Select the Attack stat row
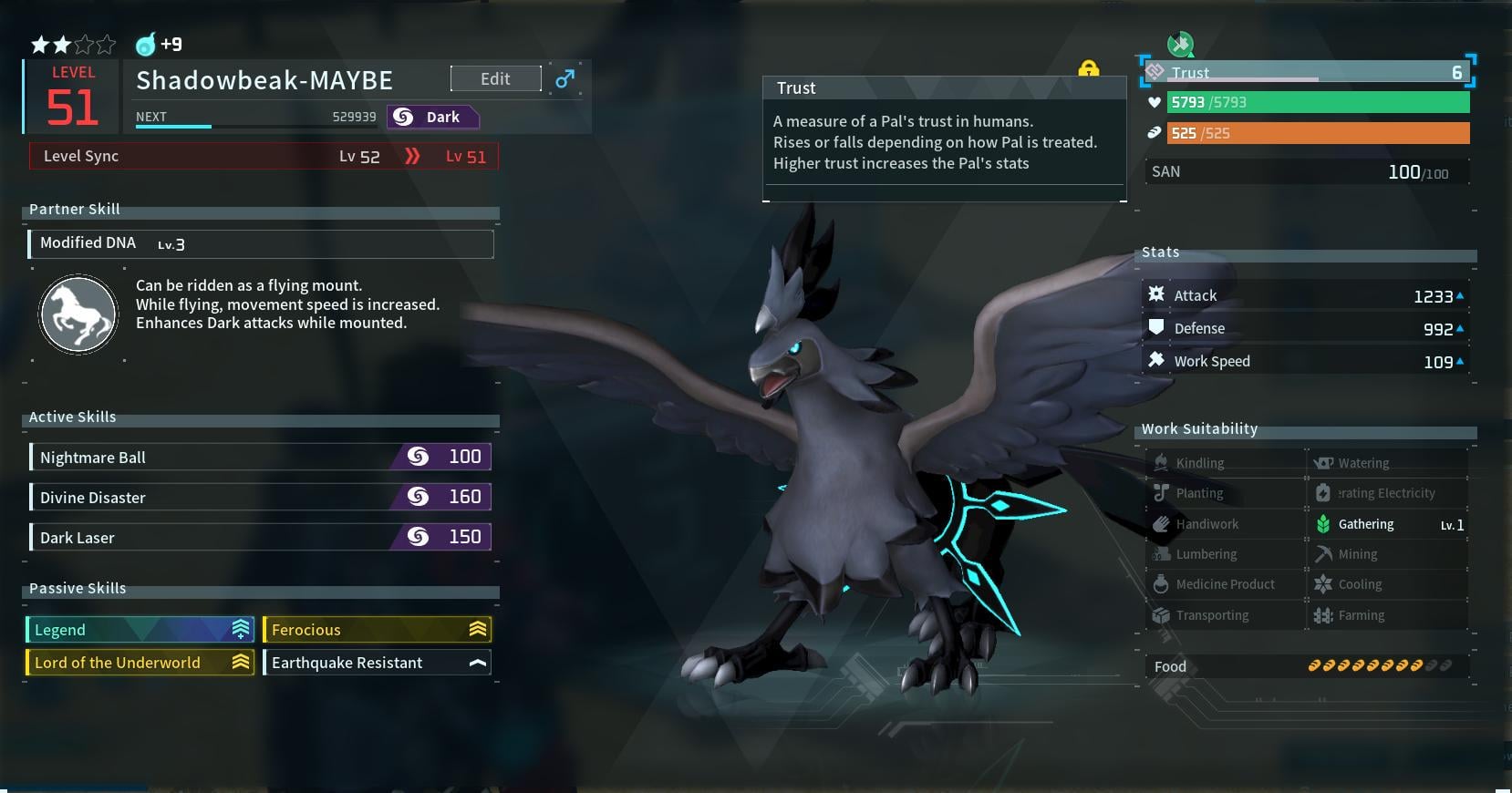1512x793 pixels. pos(1306,295)
